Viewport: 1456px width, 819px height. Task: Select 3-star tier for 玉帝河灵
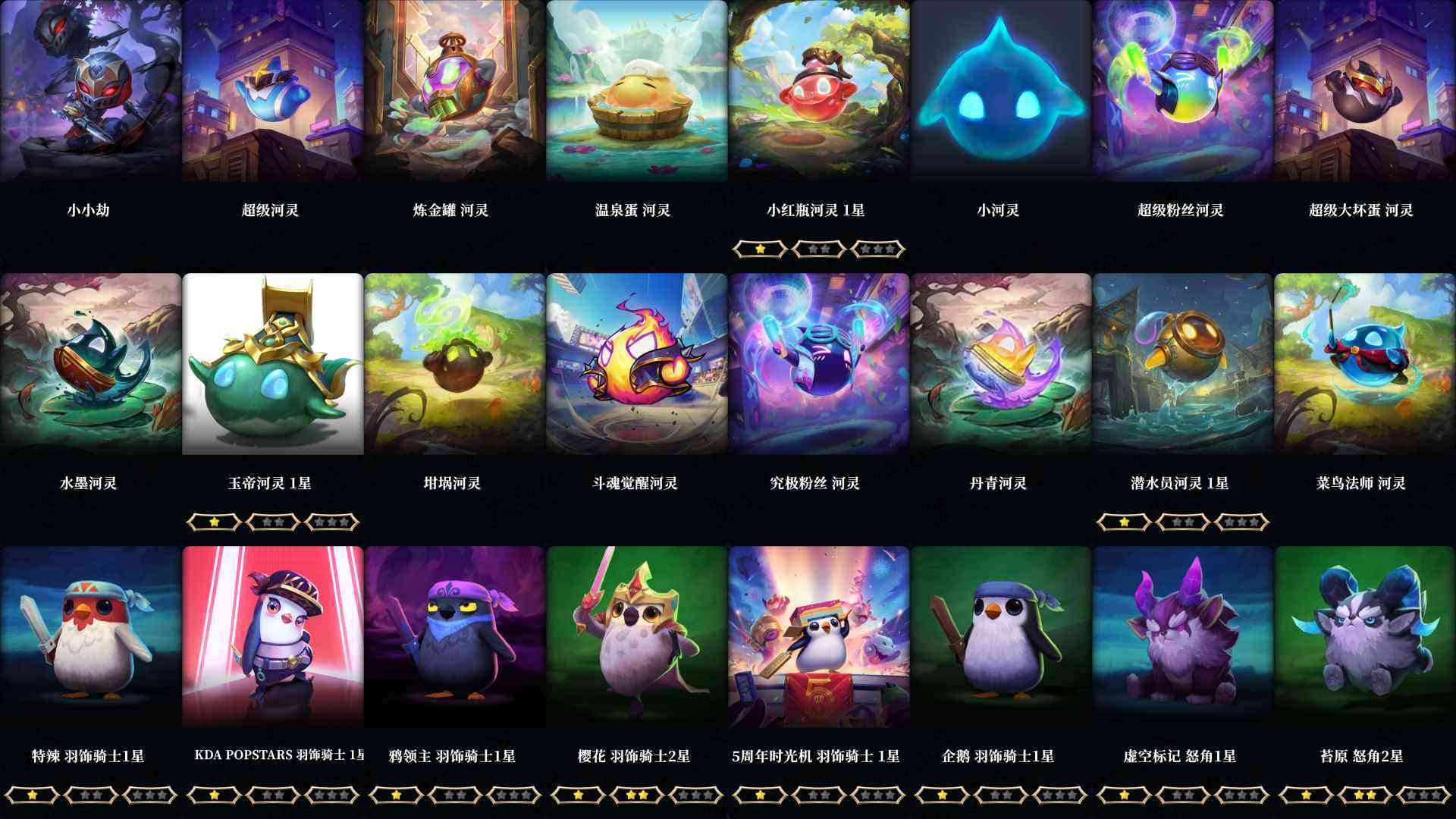[x=331, y=521]
